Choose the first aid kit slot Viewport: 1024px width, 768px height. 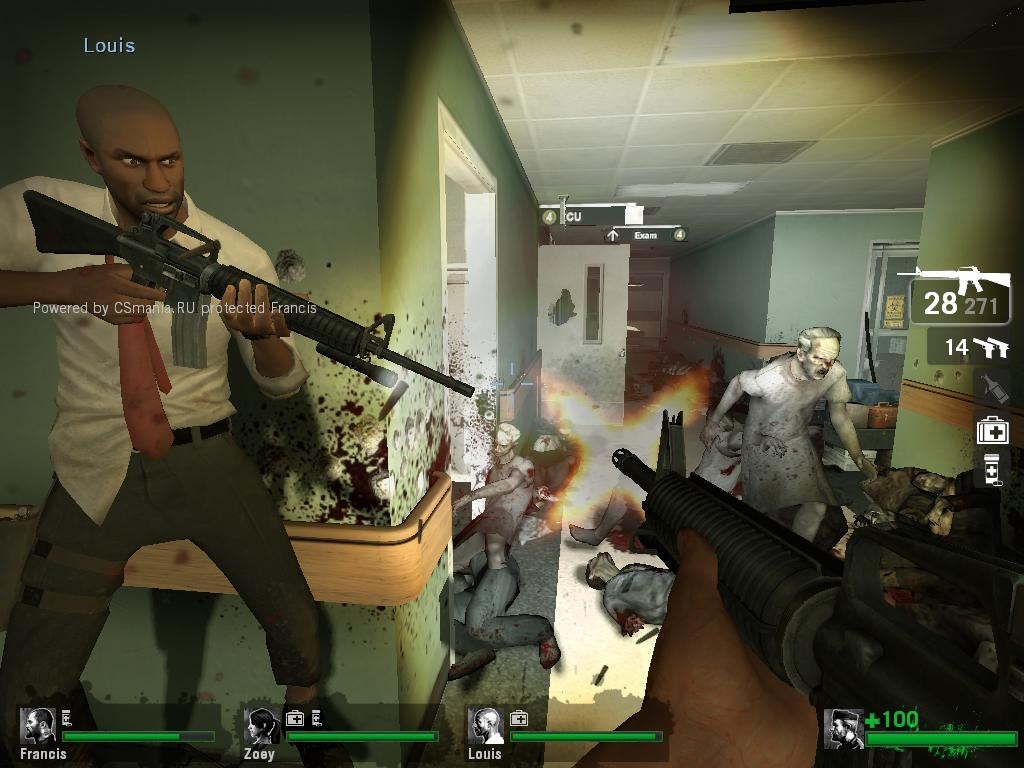pyautogui.click(x=992, y=430)
